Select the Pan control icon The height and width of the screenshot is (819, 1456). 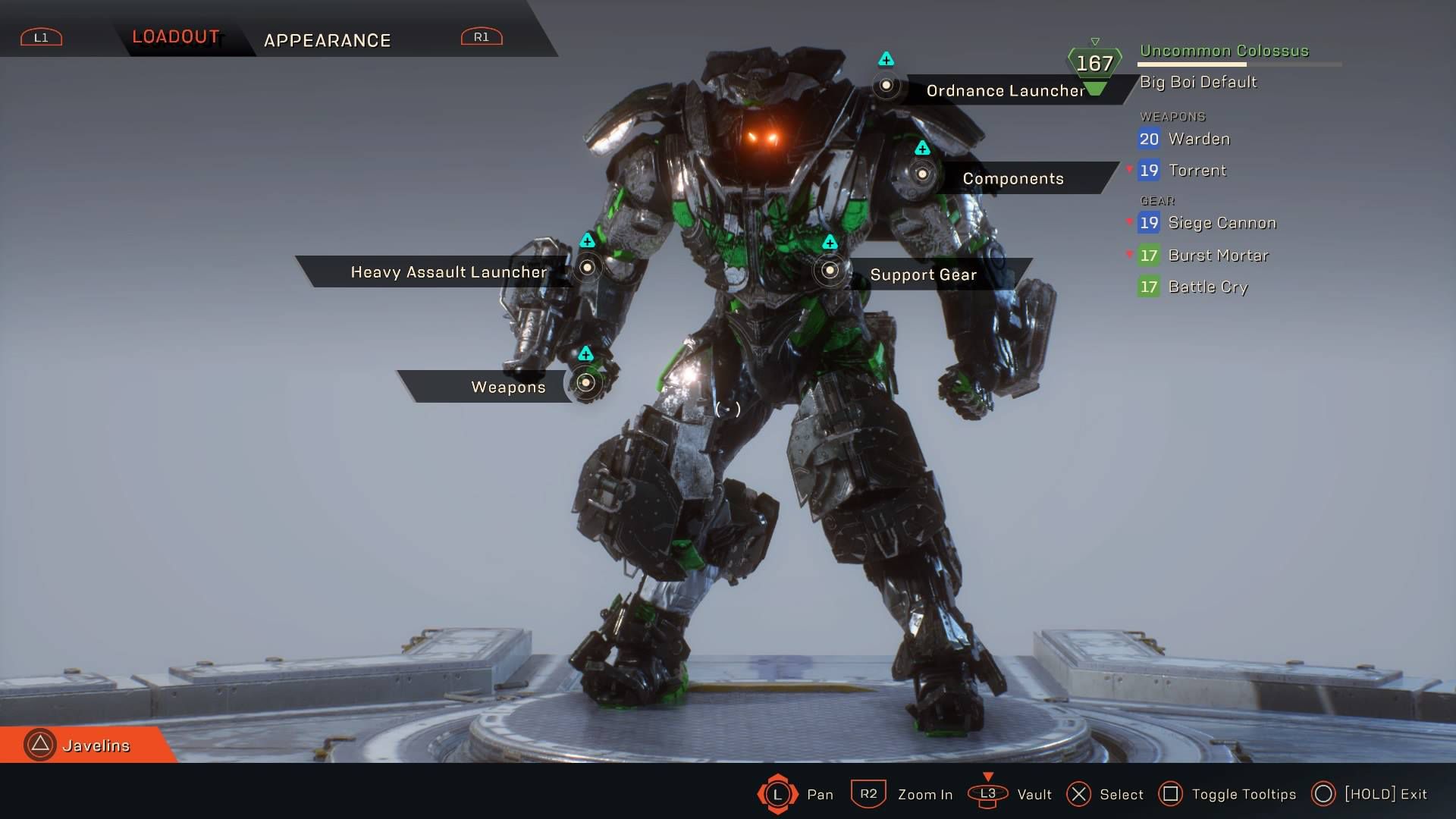[777, 795]
